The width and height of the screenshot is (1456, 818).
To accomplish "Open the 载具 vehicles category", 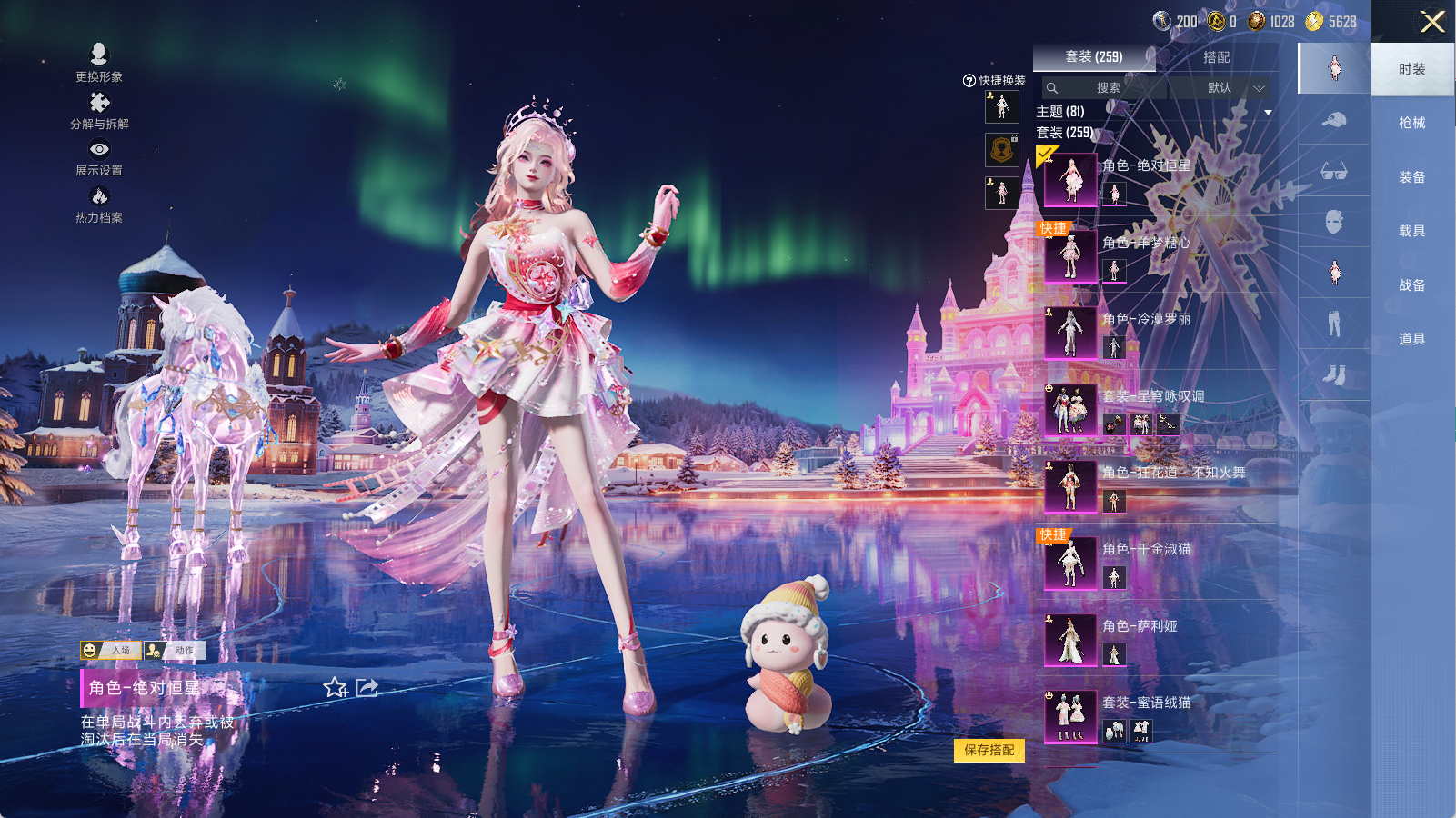I will click(1411, 231).
